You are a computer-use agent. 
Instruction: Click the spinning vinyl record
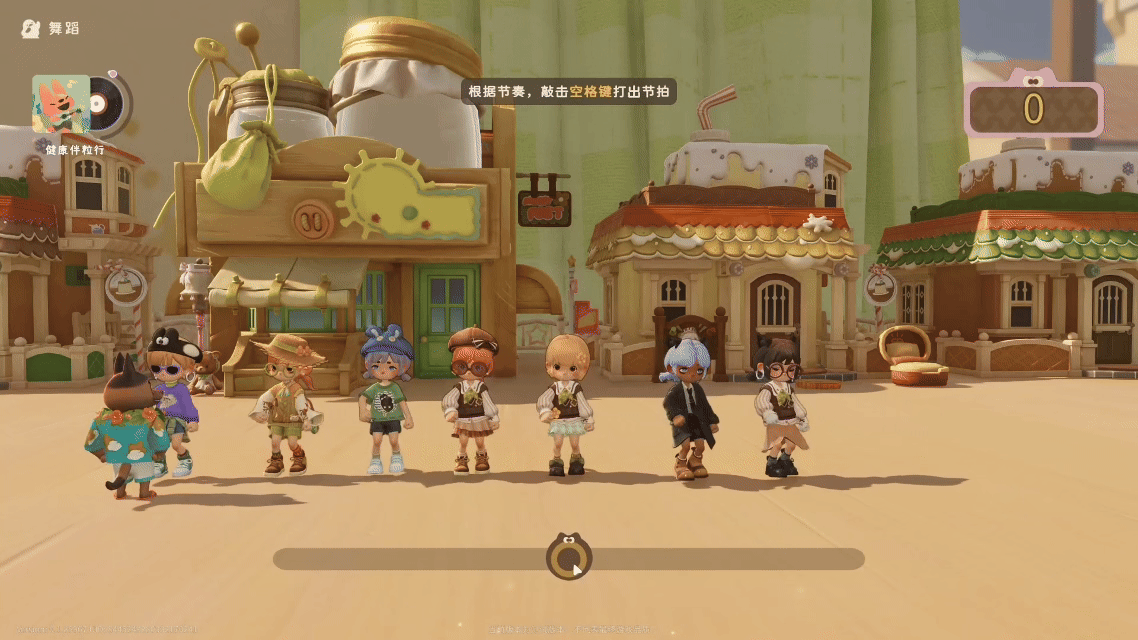[106, 103]
